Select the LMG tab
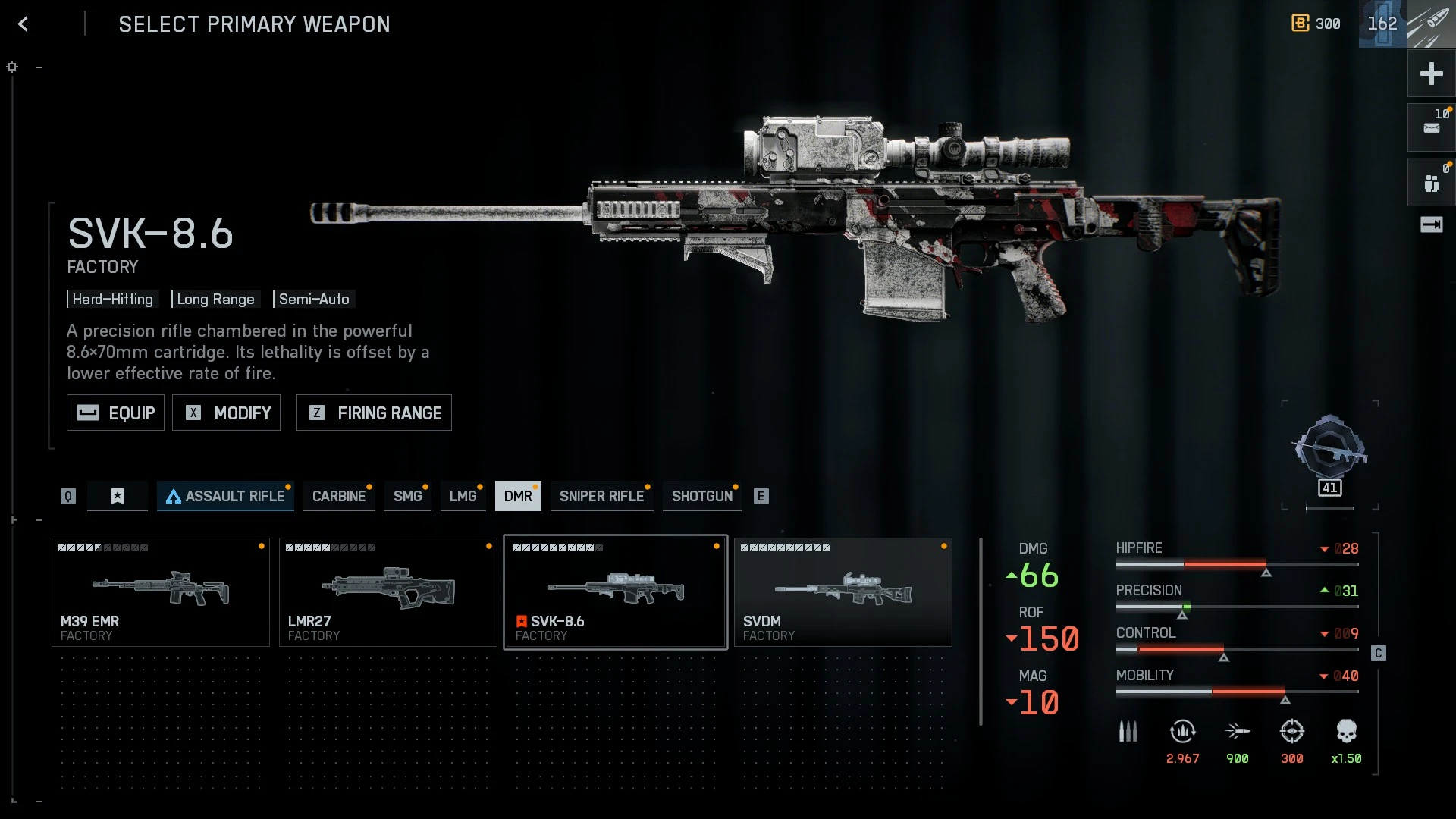The width and height of the screenshot is (1456, 819). (463, 496)
